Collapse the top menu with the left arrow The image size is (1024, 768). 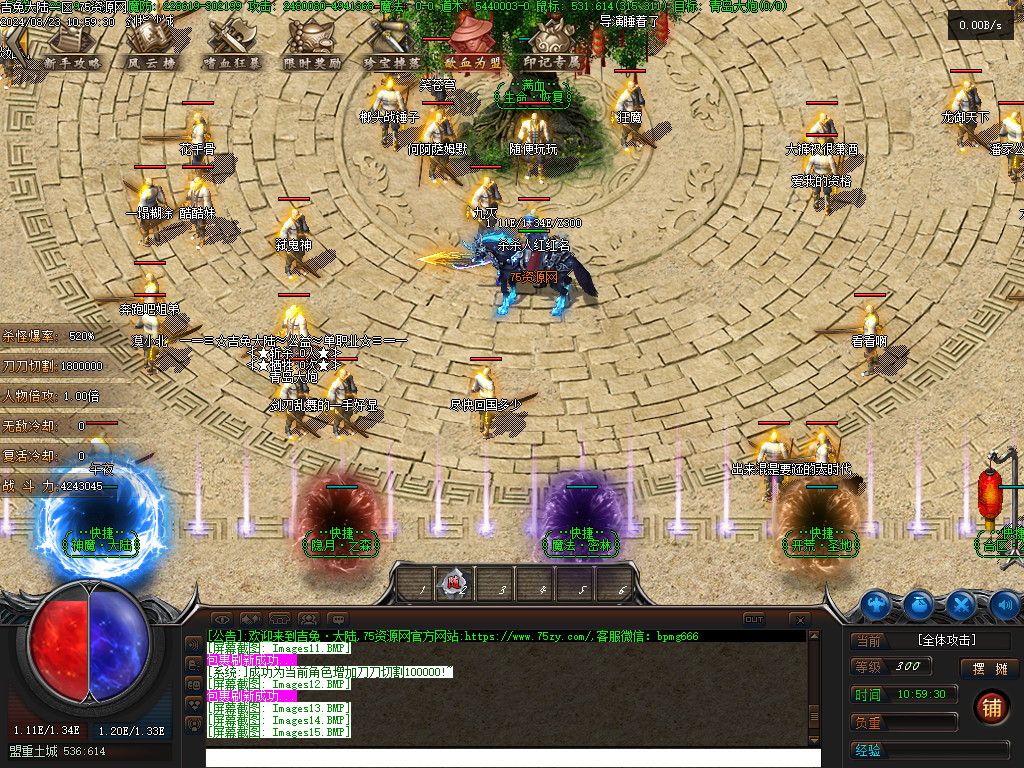[x=14, y=47]
